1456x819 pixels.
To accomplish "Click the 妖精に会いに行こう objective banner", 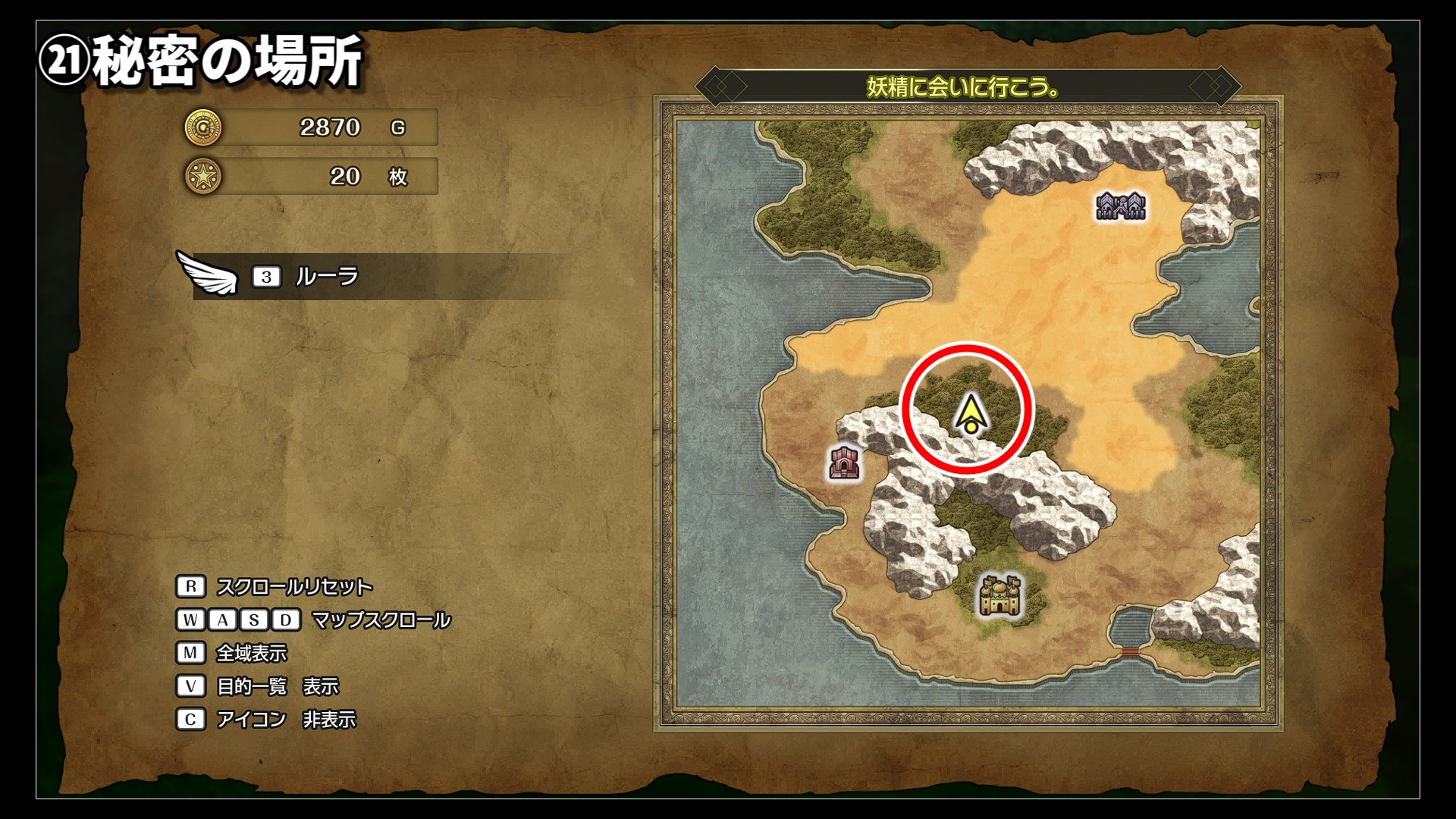I will click(x=964, y=87).
